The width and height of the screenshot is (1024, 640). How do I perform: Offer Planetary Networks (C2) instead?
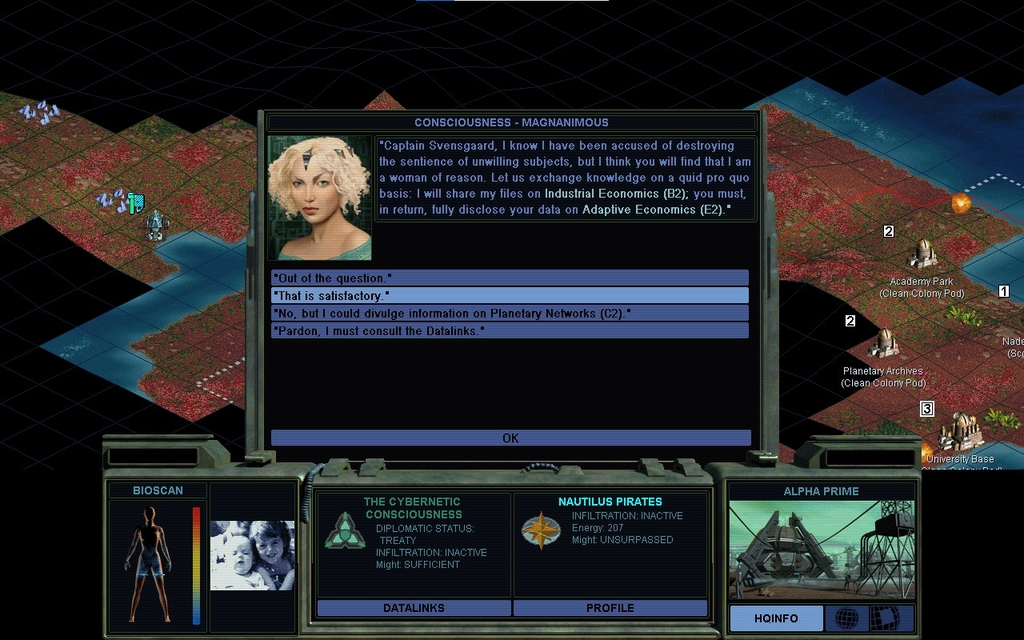click(509, 313)
